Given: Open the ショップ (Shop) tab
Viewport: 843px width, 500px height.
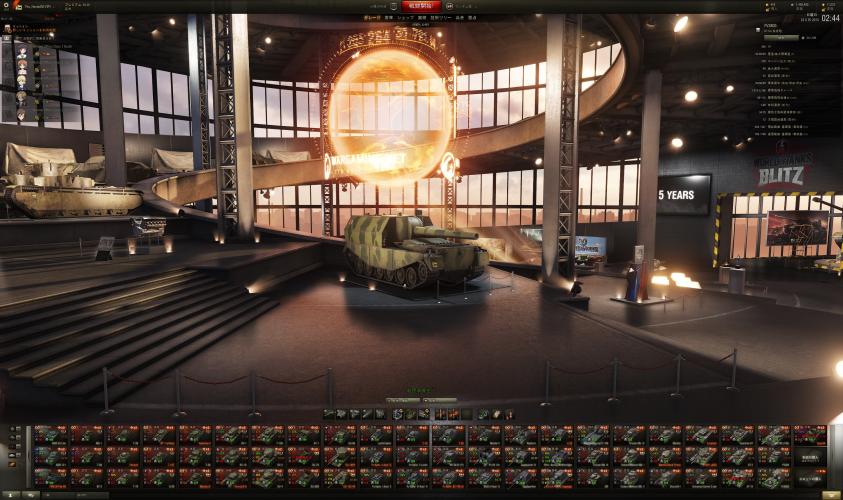Looking at the screenshot, I should [405, 18].
